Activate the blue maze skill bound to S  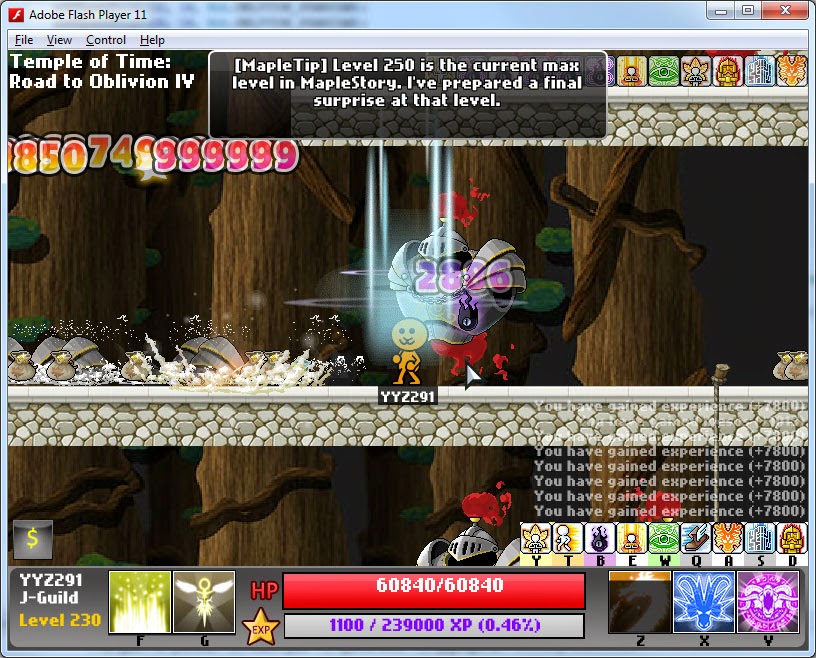(x=759, y=538)
